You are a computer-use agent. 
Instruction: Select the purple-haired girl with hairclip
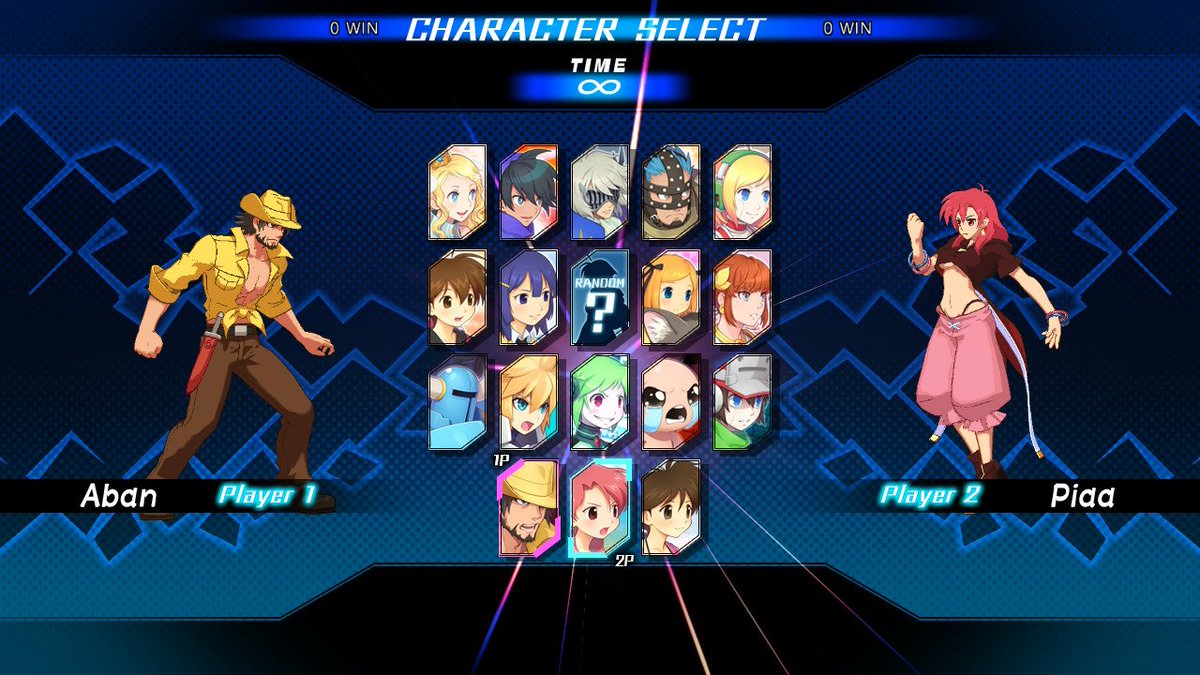[529, 297]
